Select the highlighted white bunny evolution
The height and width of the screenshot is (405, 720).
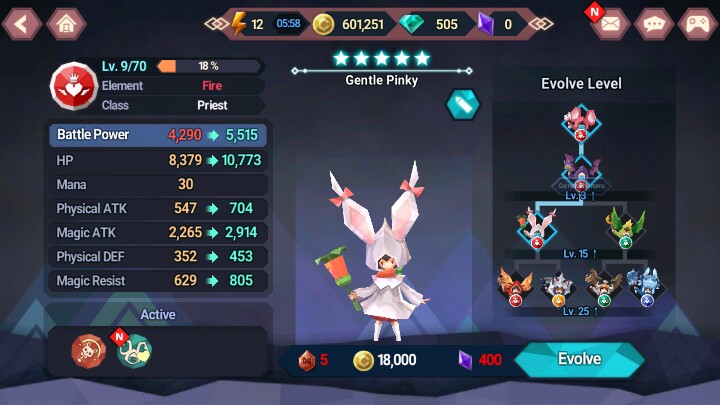coord(536,226)
